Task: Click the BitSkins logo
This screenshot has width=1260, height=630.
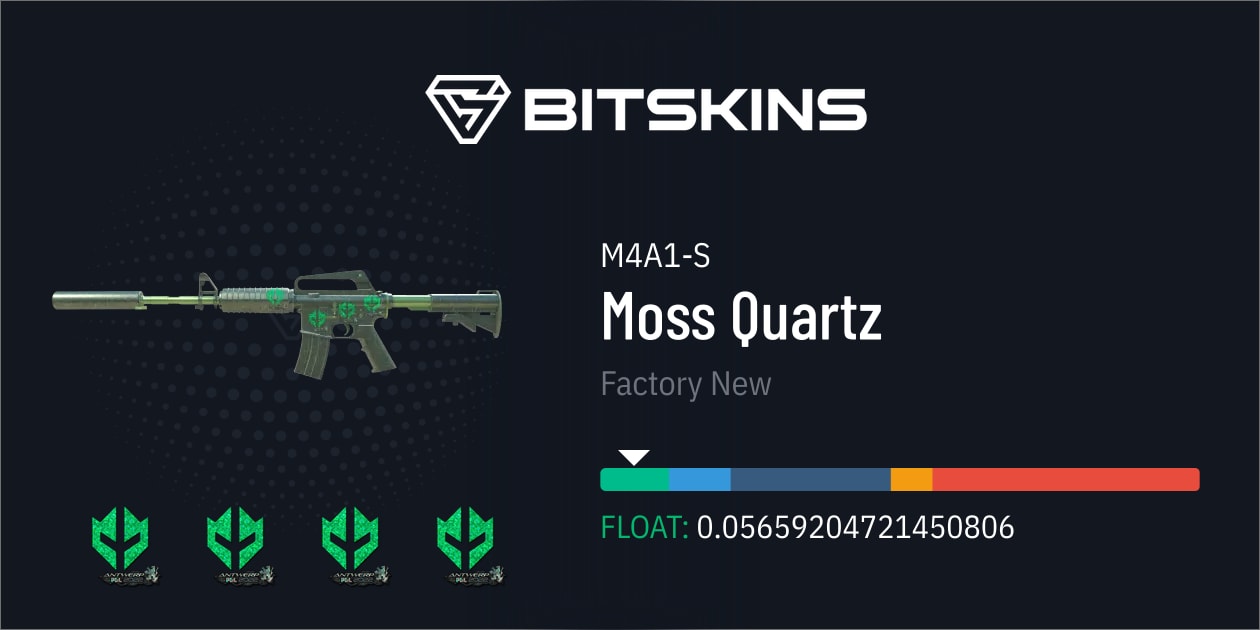Action: 645,108
